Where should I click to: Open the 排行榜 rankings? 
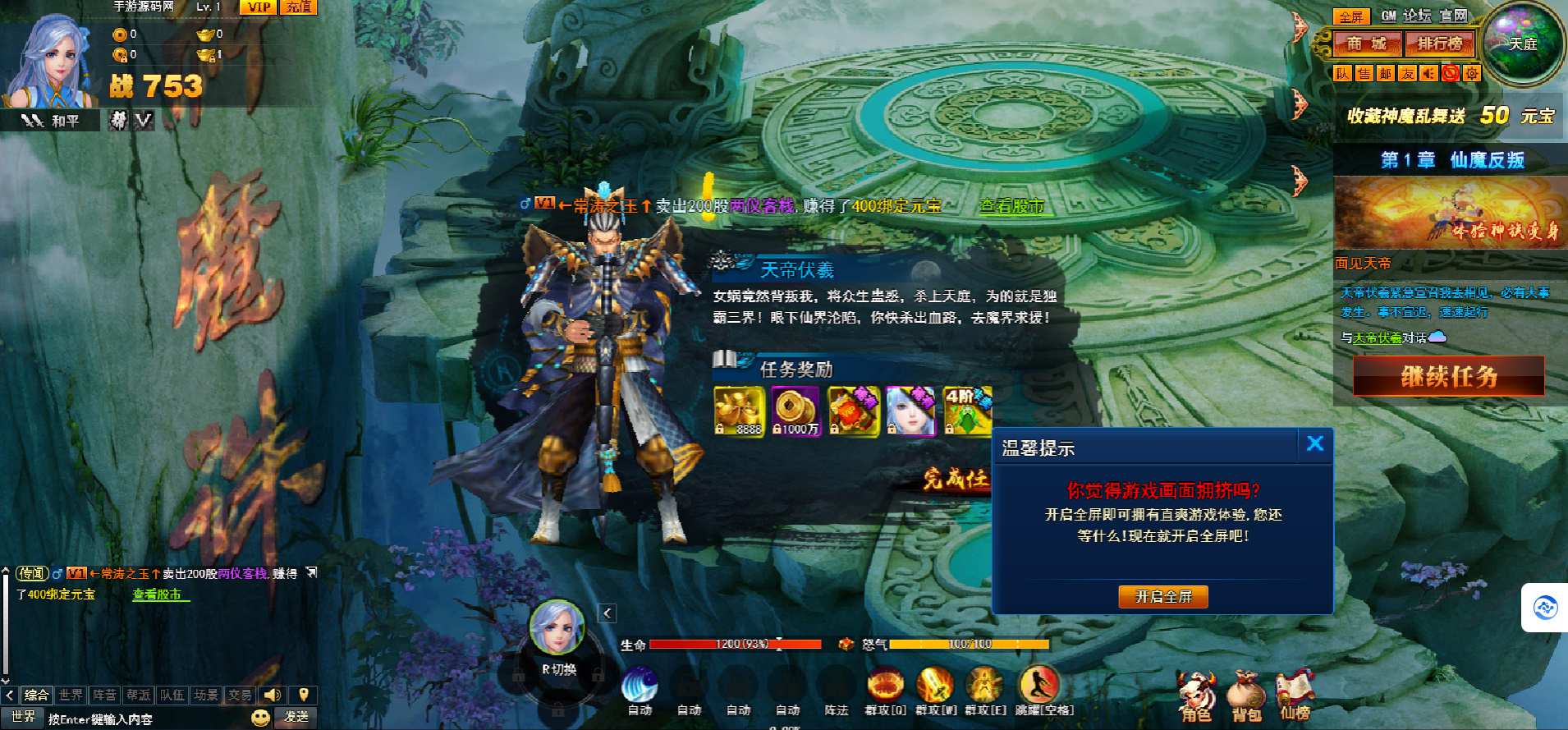[x=1439, y=44]
